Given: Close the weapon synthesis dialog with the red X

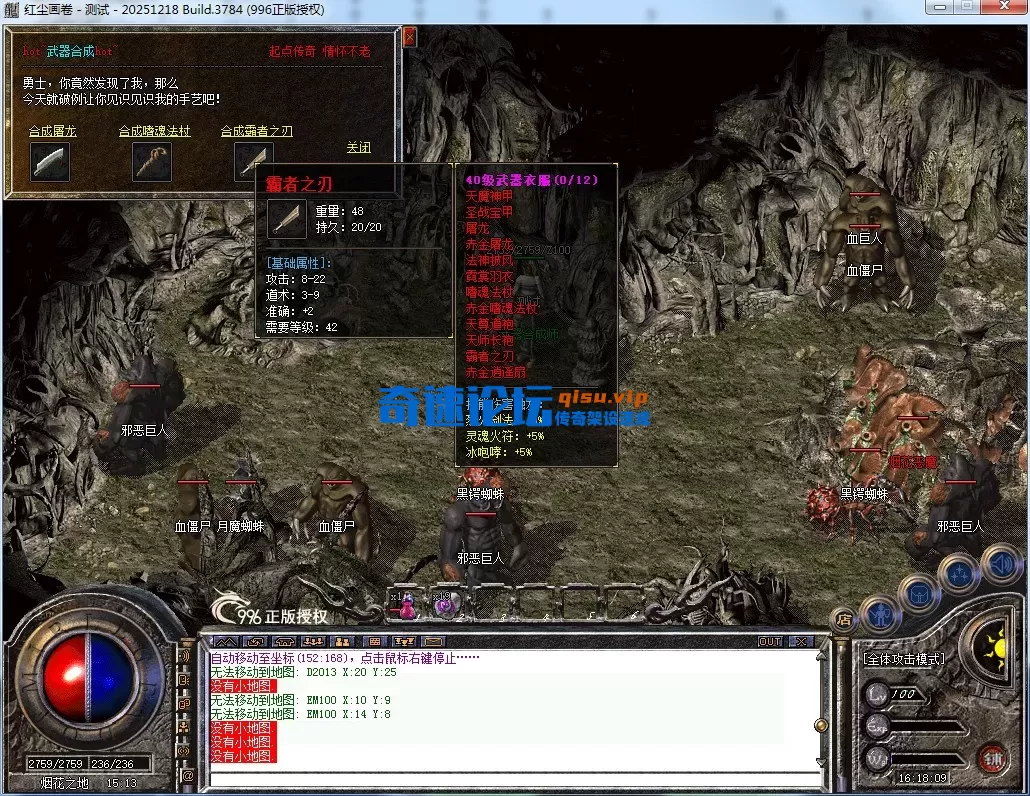Looking at the screenshot, I should pyautogui.click(x=409, y=37).
